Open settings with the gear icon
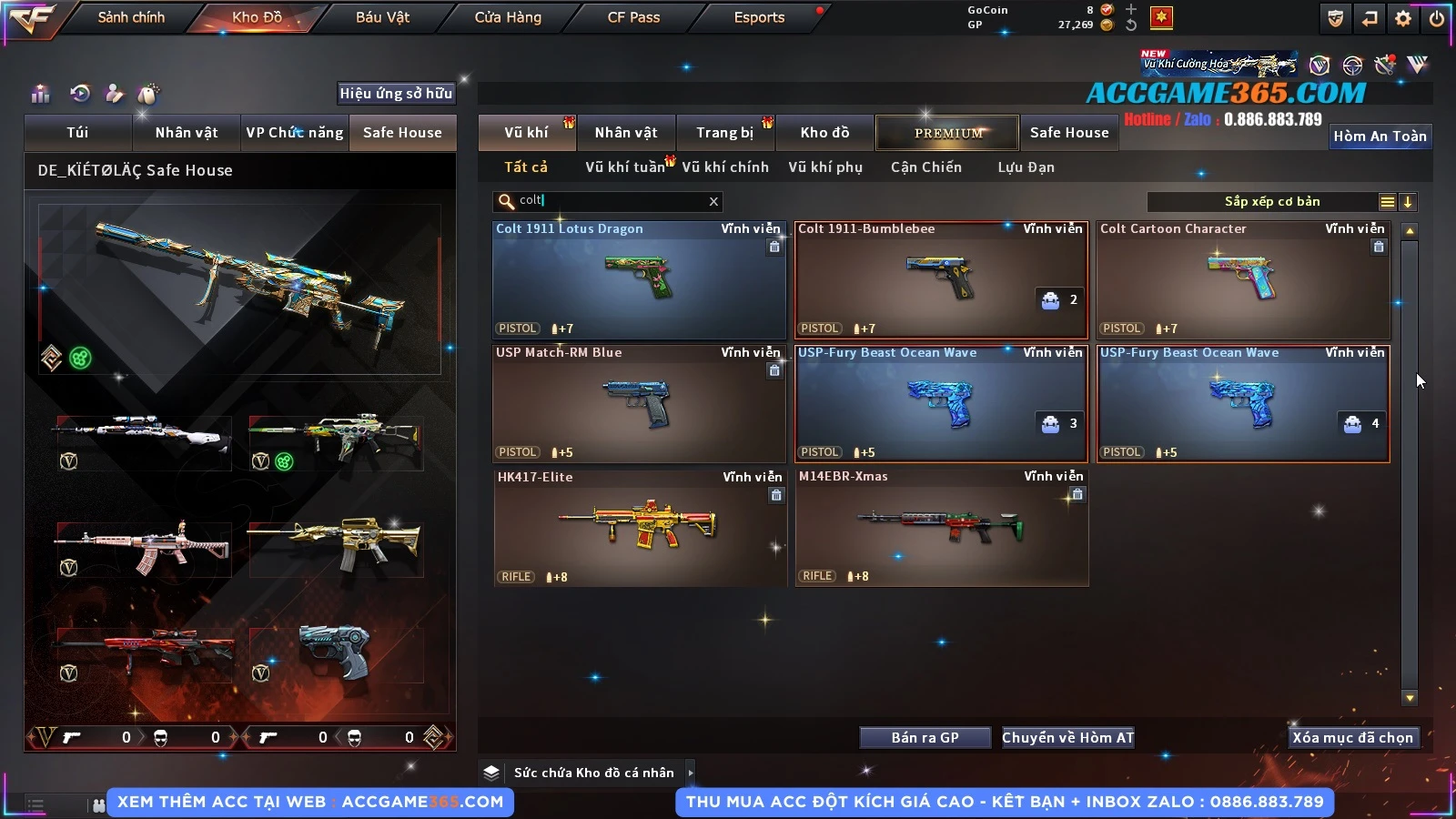1456x819 pixels. pos(1402,18)
